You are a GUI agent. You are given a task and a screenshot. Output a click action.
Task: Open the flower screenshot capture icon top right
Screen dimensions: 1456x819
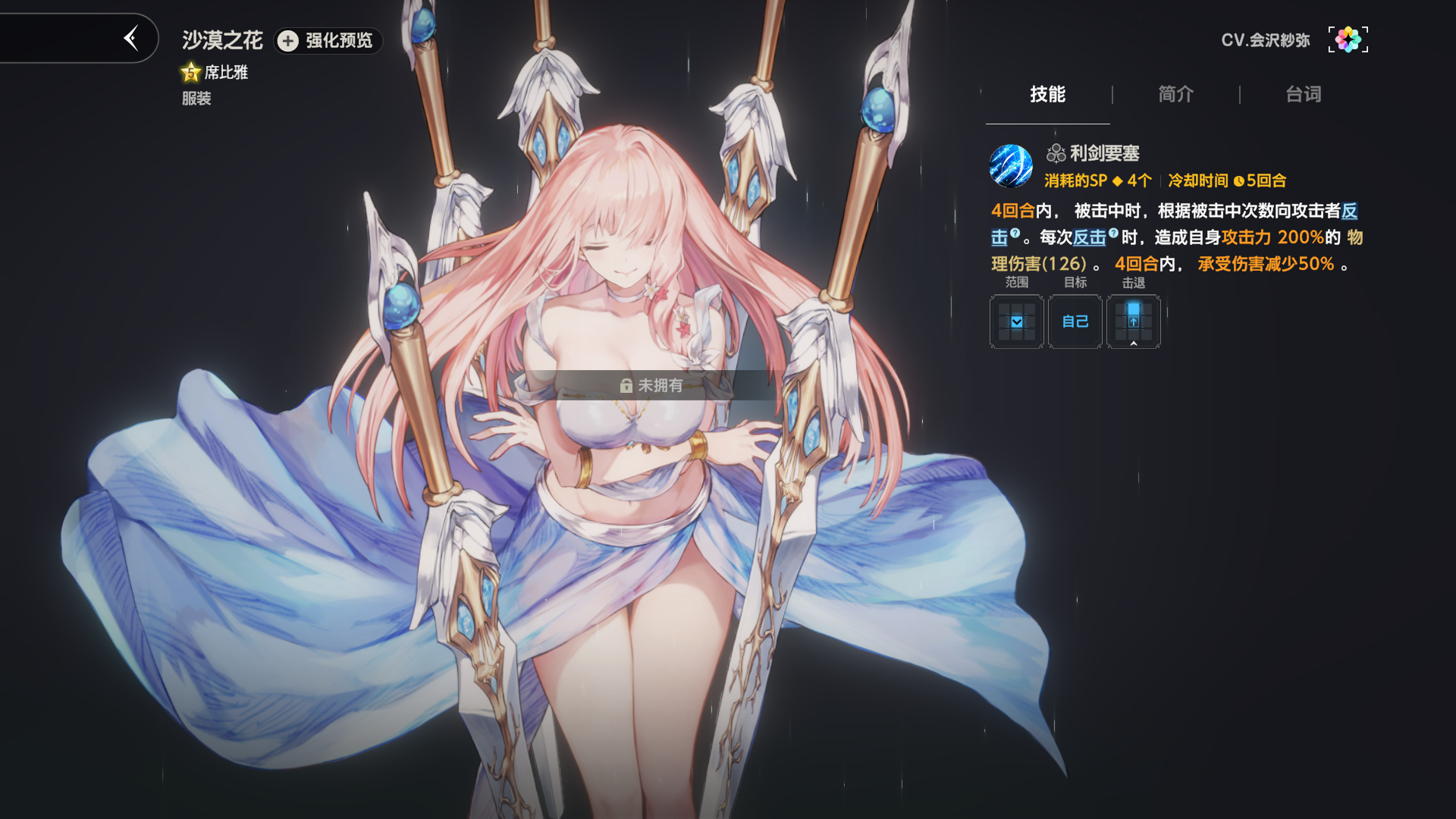1348,39
